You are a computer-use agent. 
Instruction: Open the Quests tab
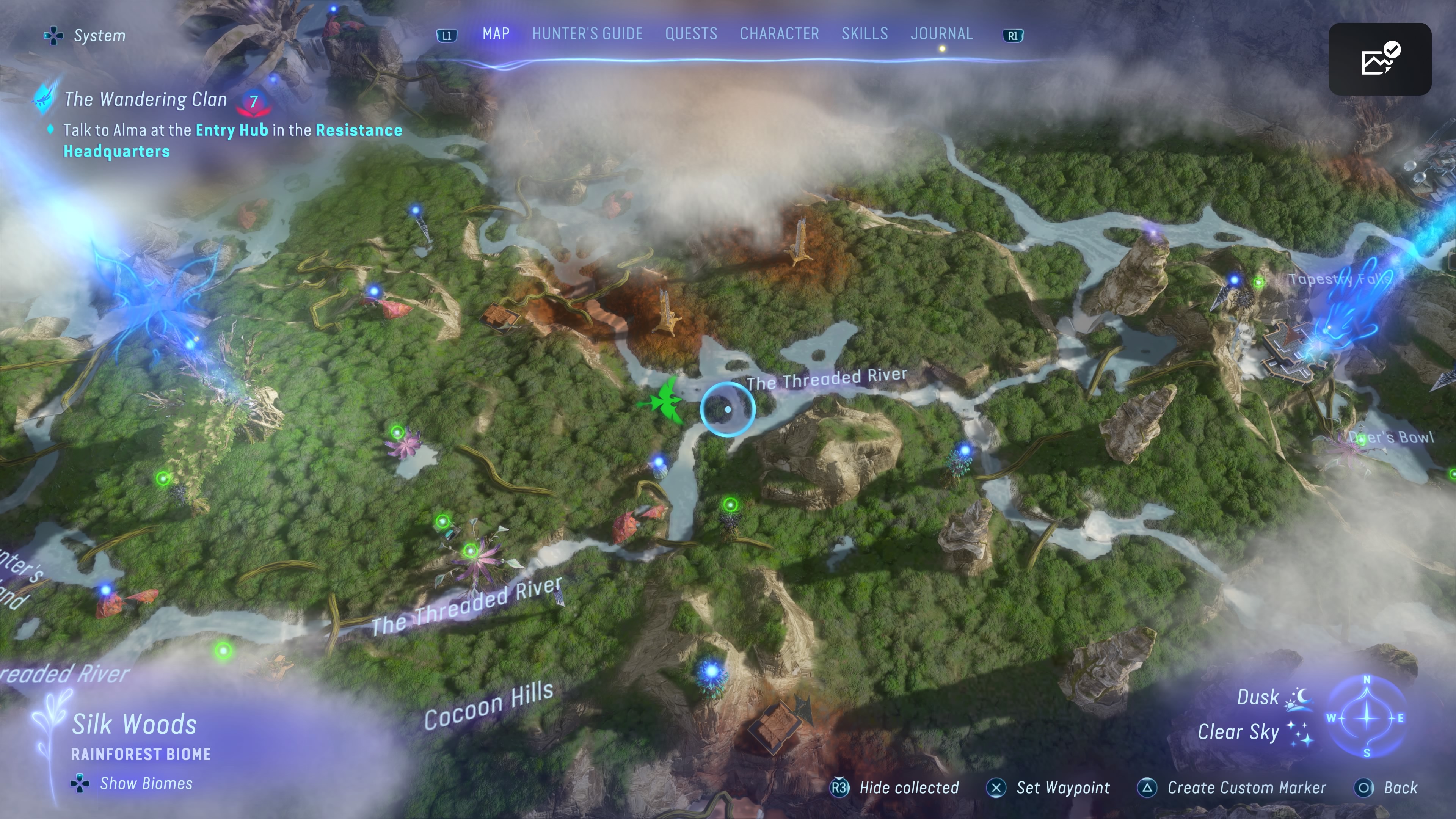click(x=691, y=34)
